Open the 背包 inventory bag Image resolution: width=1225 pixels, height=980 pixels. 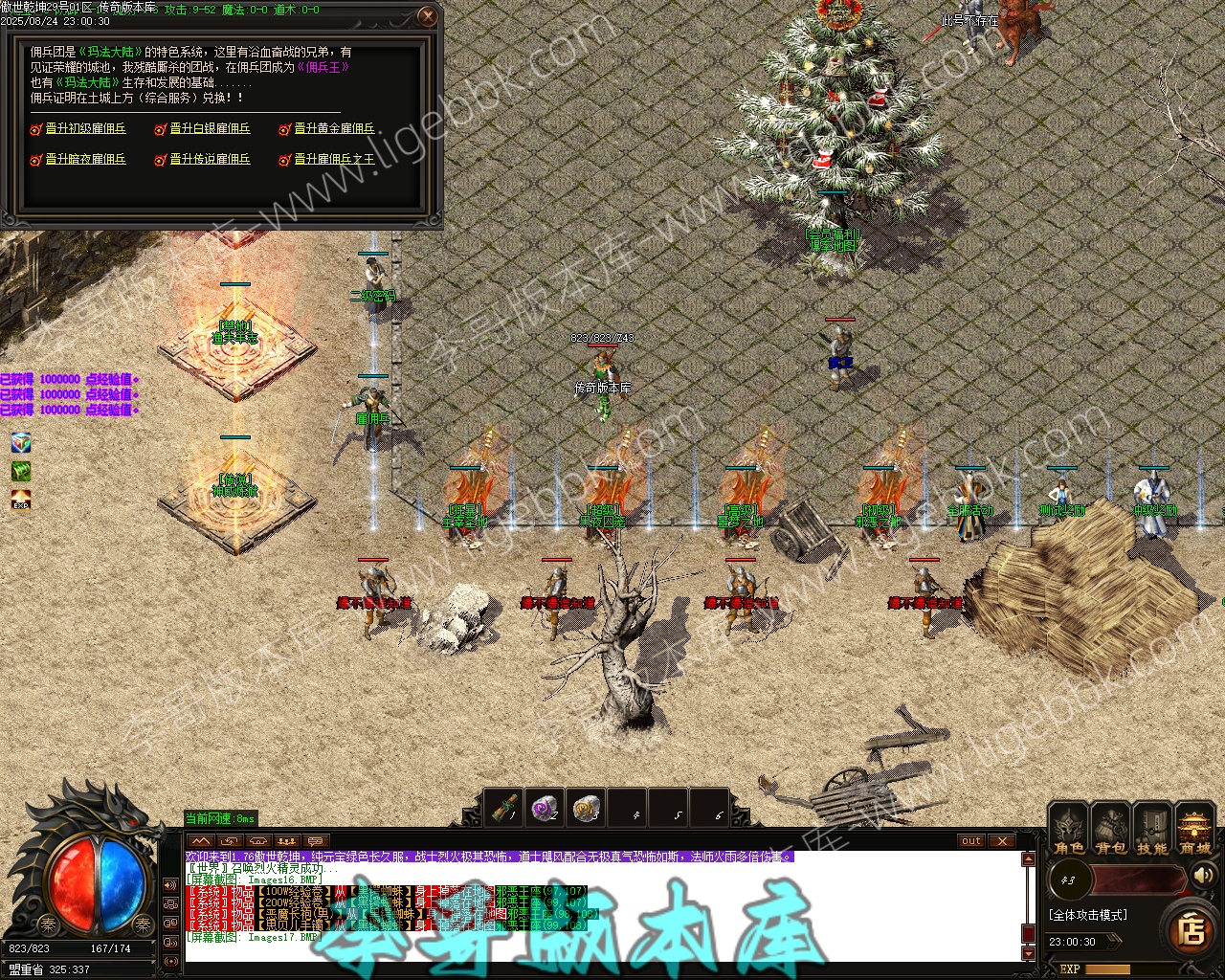[1110, 830]
